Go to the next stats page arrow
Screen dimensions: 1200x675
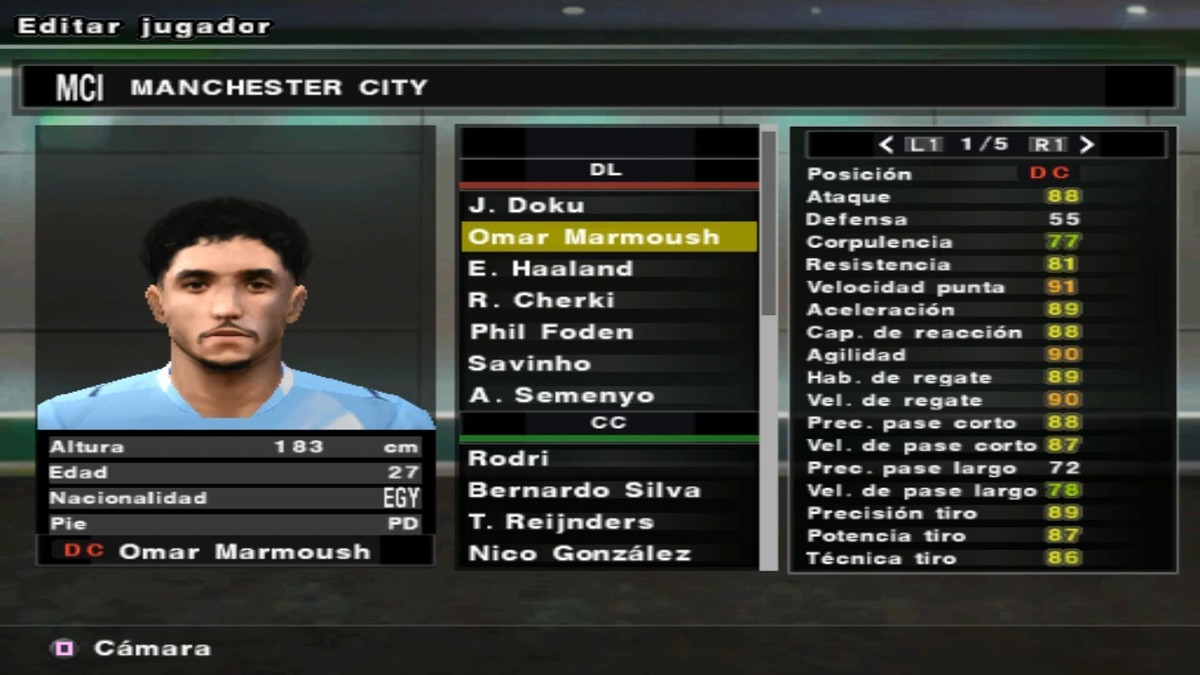point(1087,144)
